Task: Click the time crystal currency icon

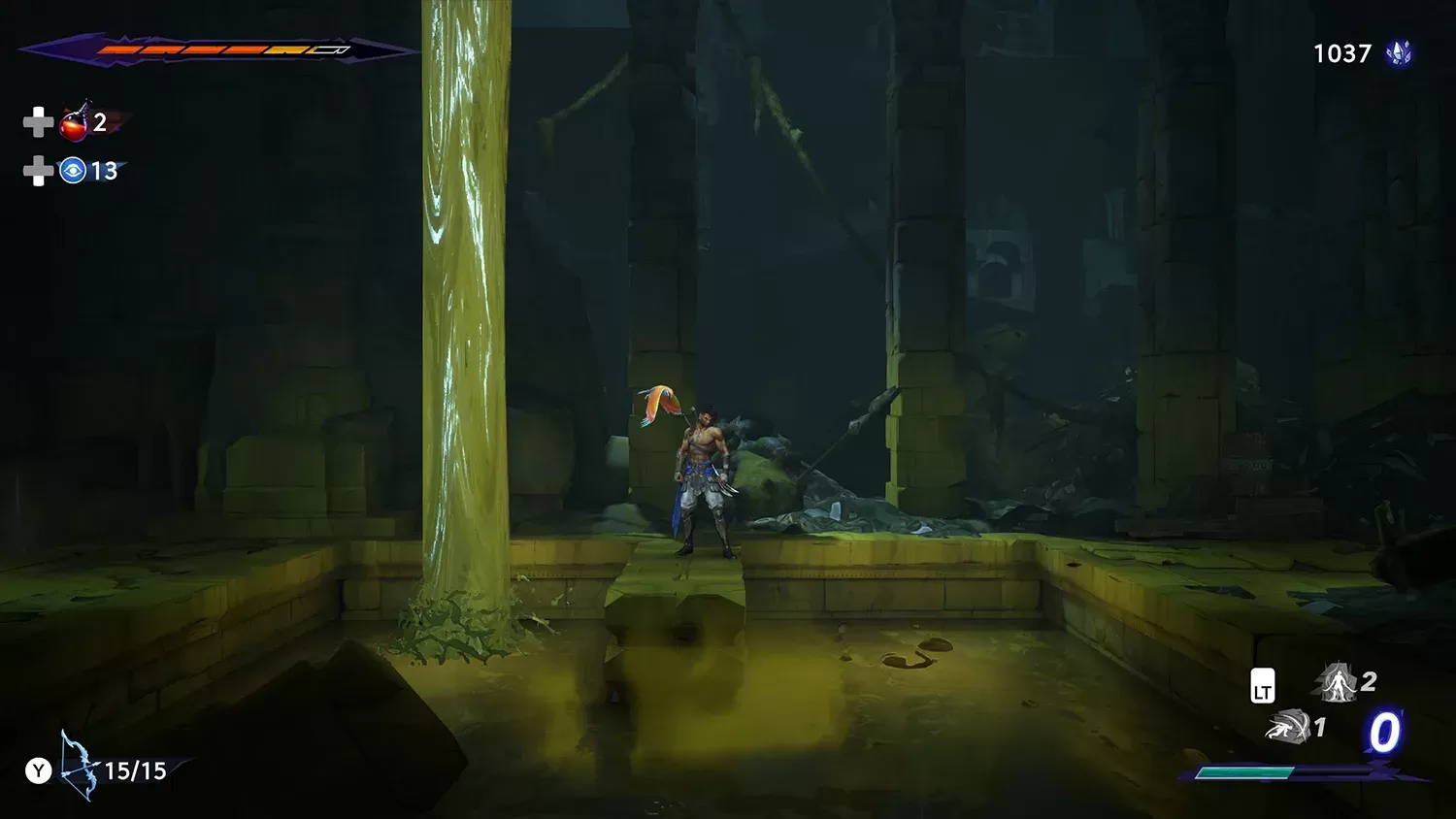Action: [x=1399, y=54]
